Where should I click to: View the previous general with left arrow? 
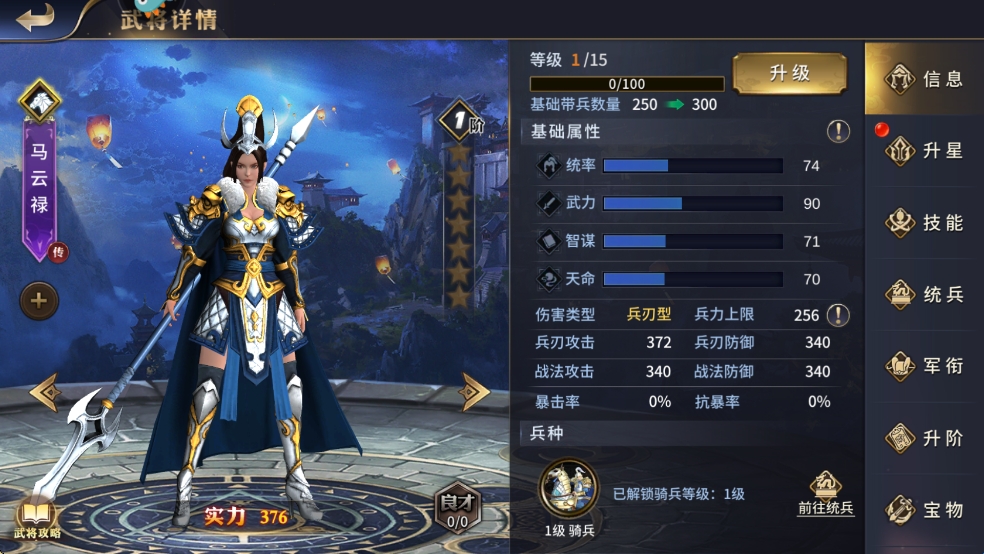[45, 392]
